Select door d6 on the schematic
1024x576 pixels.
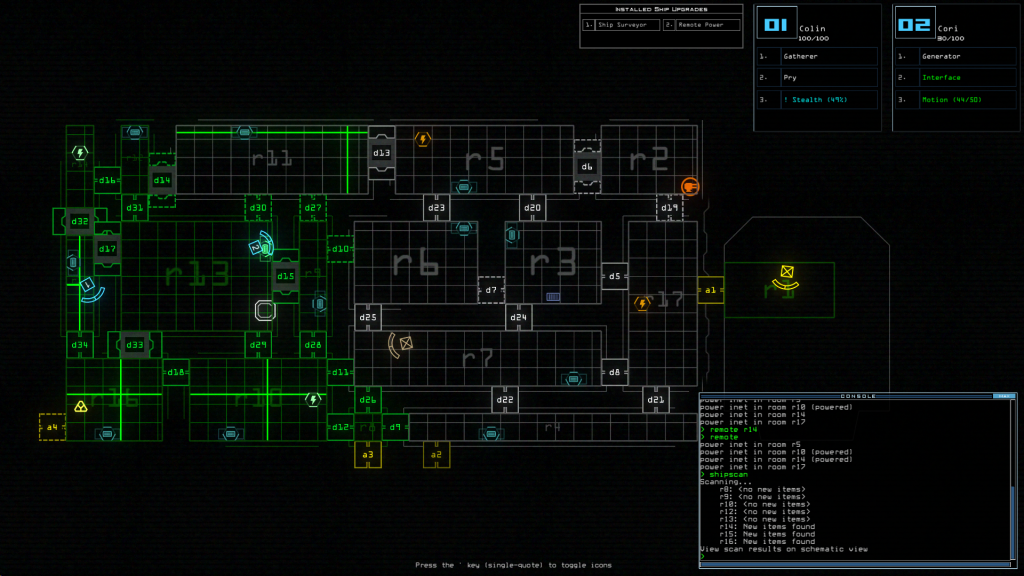tap(587, 166)
